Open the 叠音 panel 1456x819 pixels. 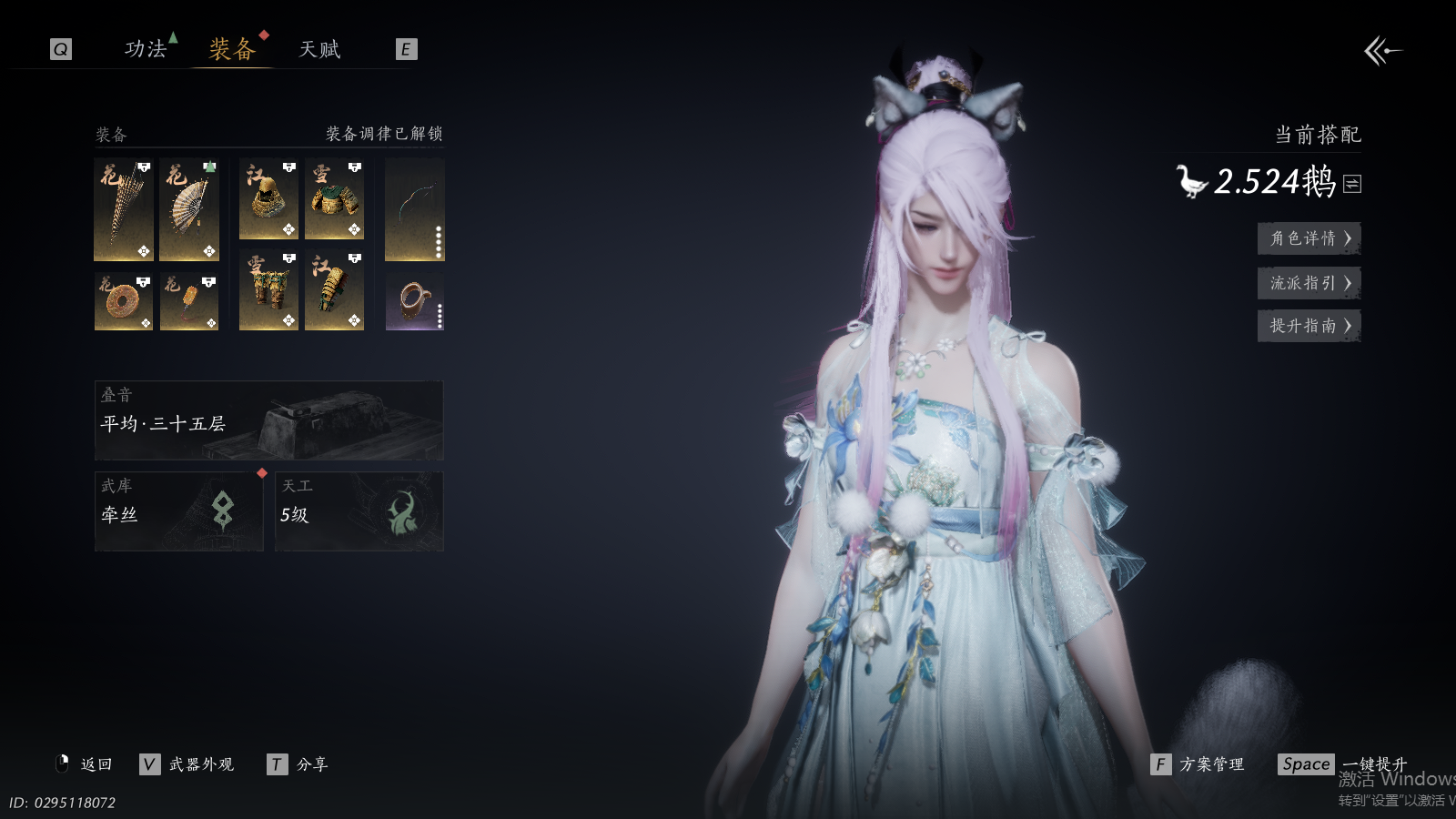point(268,420)
